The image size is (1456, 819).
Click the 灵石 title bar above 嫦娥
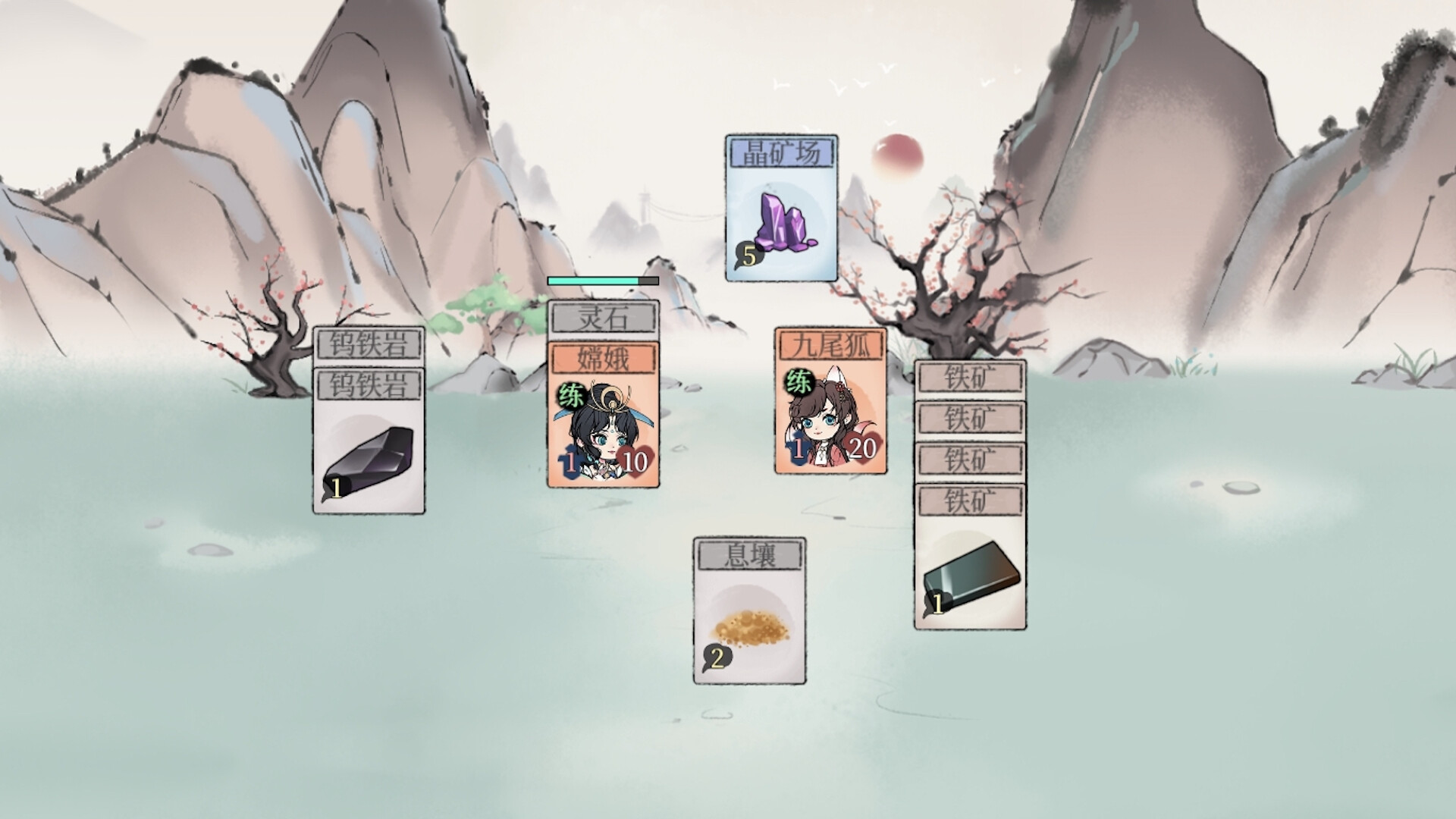point(601,317)
